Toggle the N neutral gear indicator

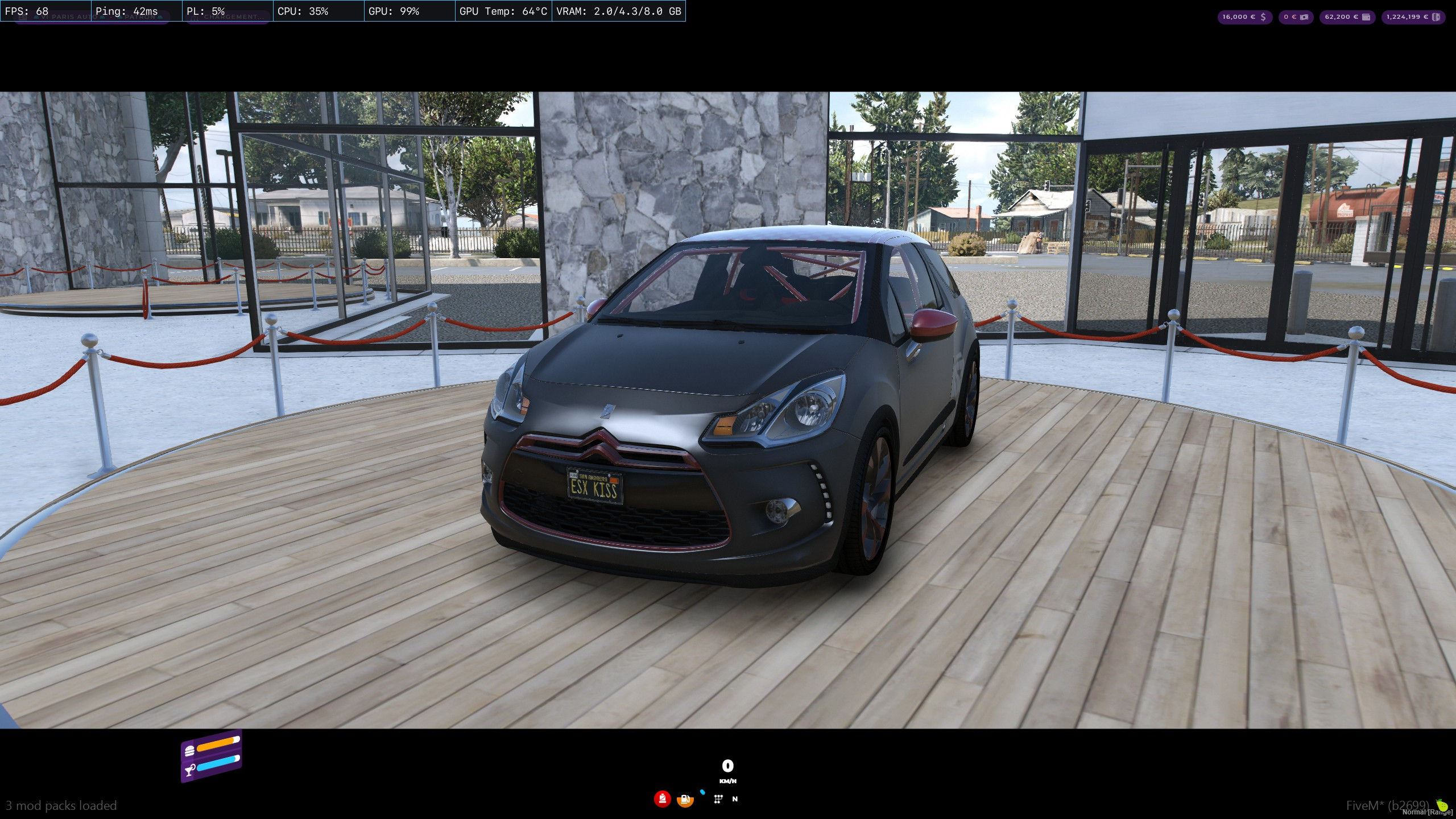[x=735, y=799]
